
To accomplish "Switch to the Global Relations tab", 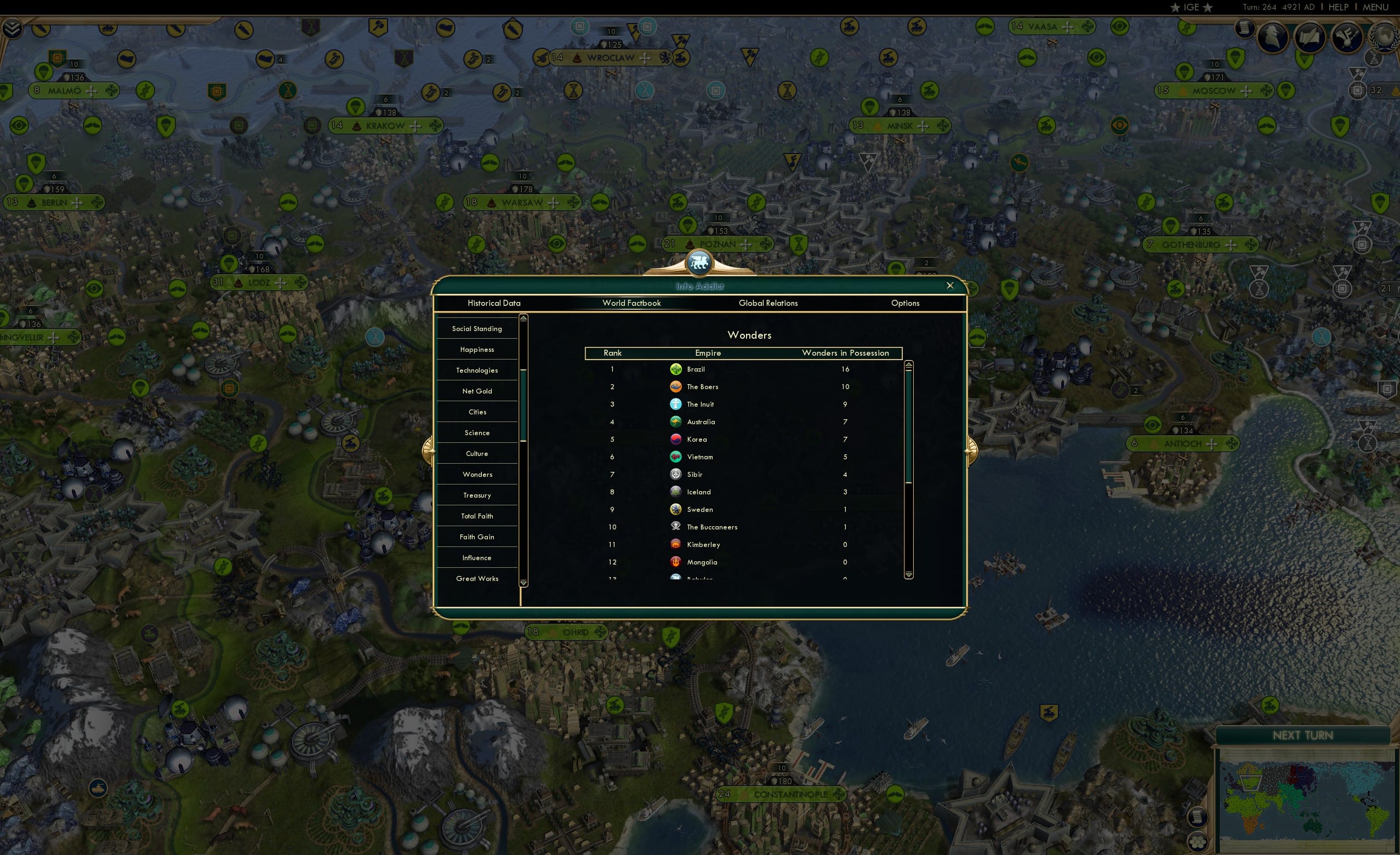I will [x=768, y=303].
